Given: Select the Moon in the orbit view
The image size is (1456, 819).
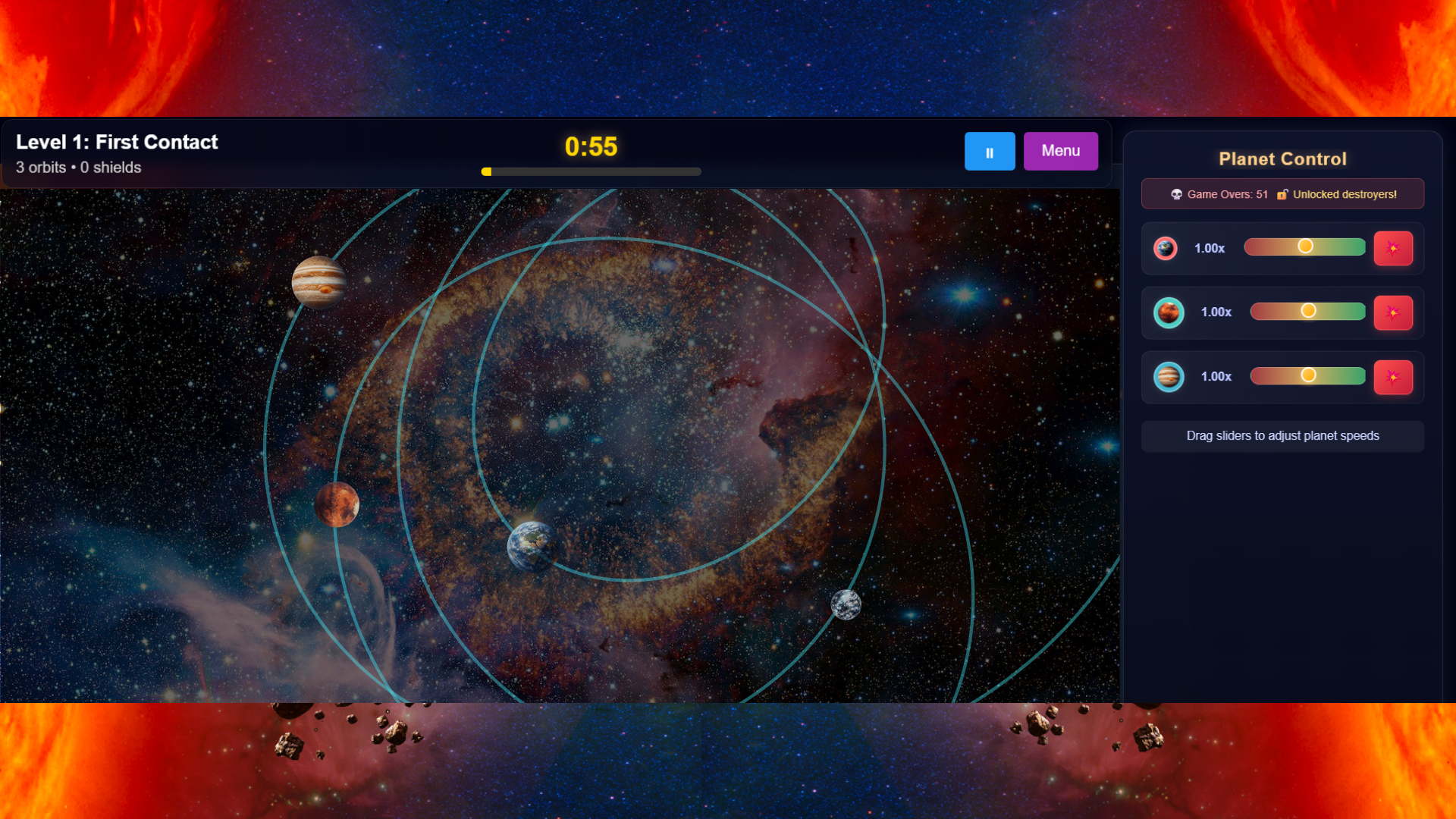Looking at the screenshot, I should [x=846, y=607].
